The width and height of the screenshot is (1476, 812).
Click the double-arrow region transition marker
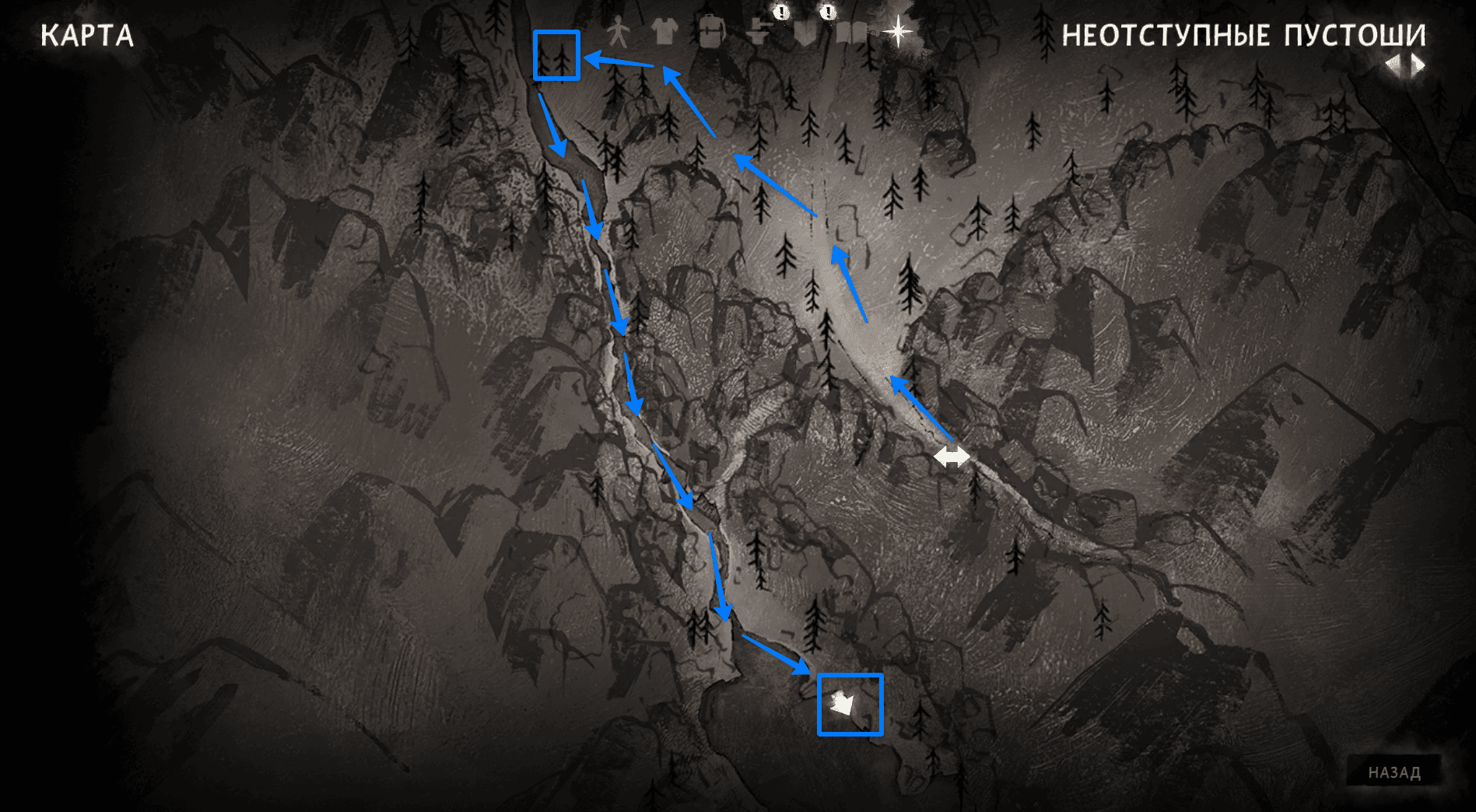coord(952,456)
